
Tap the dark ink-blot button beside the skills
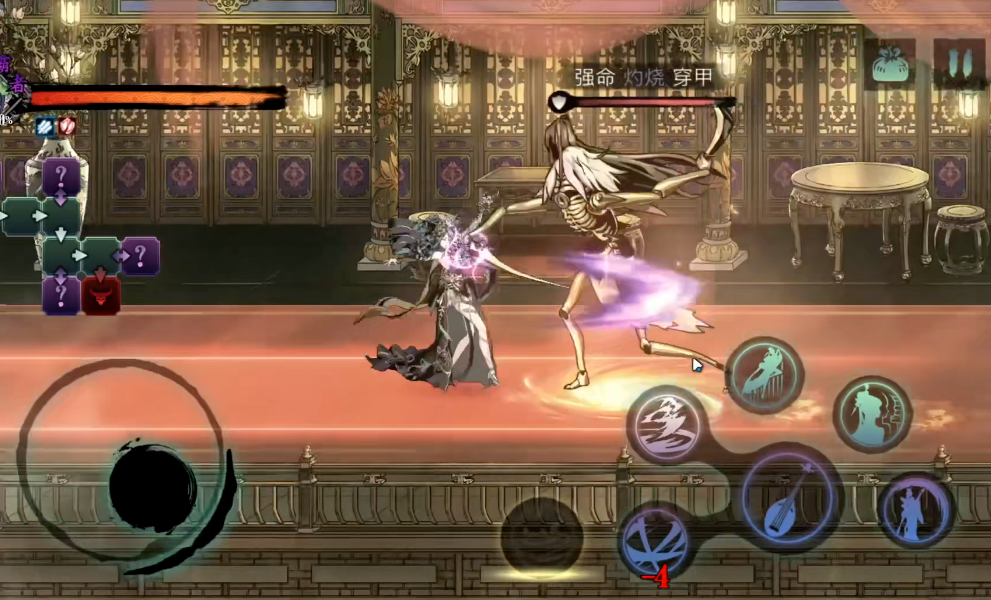coord(542,533)
